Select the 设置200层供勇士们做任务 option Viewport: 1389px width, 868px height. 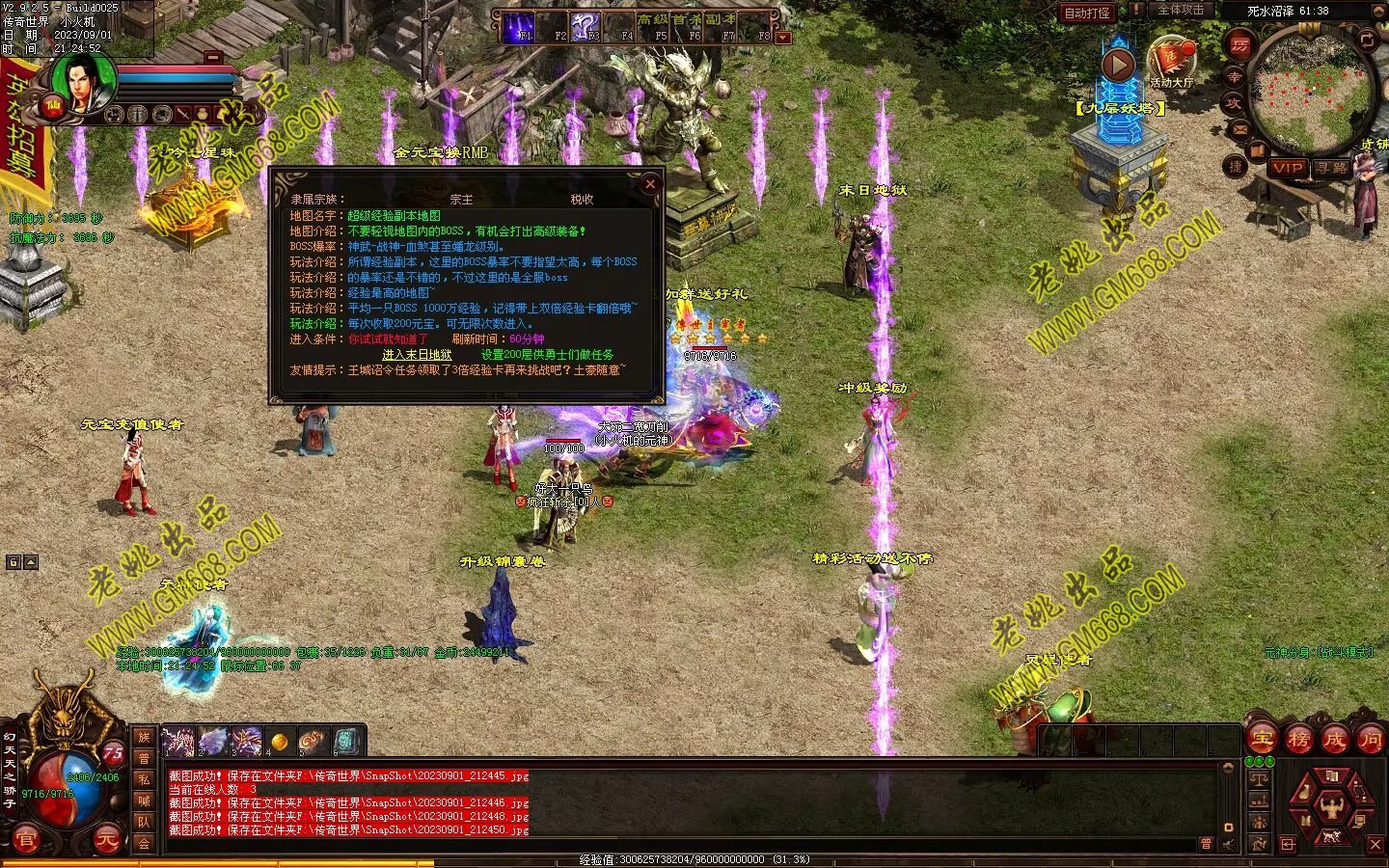click(547, 355)
